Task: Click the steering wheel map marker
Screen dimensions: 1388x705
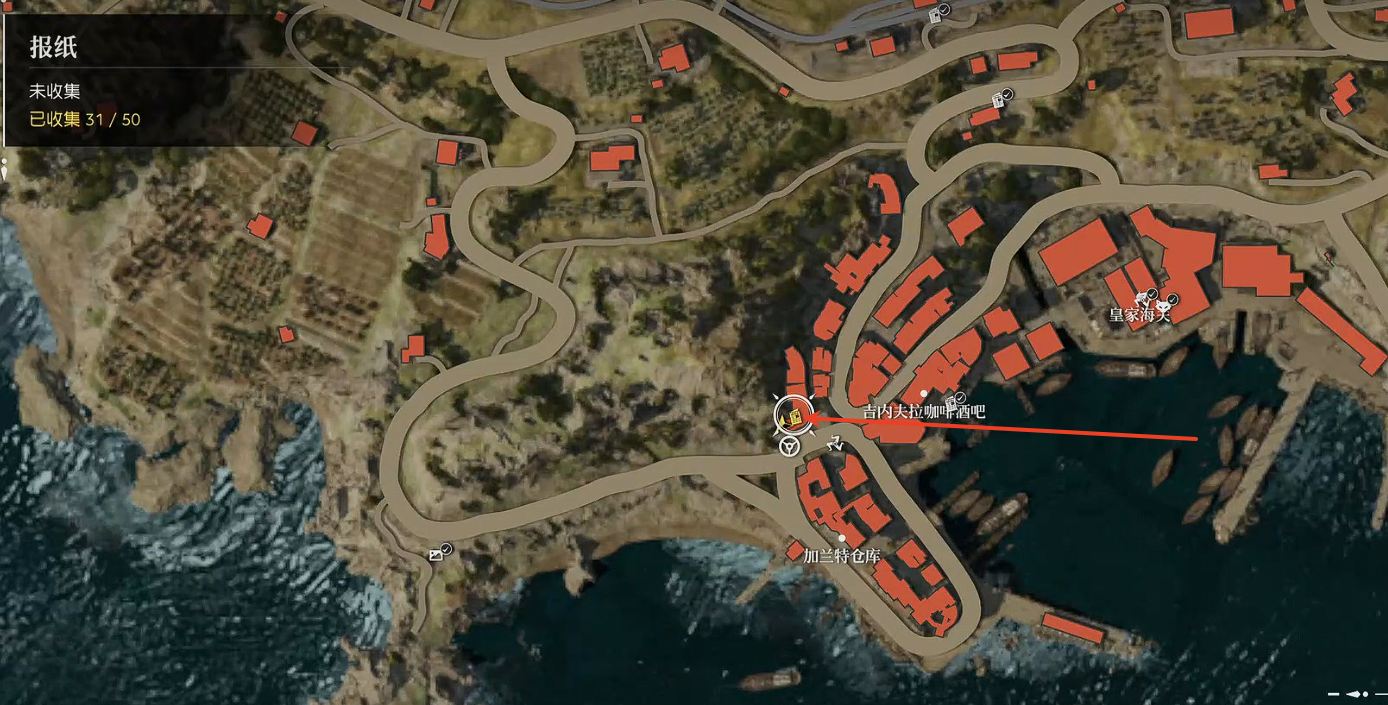Action: pyautogui.click(x=789, y=446)
